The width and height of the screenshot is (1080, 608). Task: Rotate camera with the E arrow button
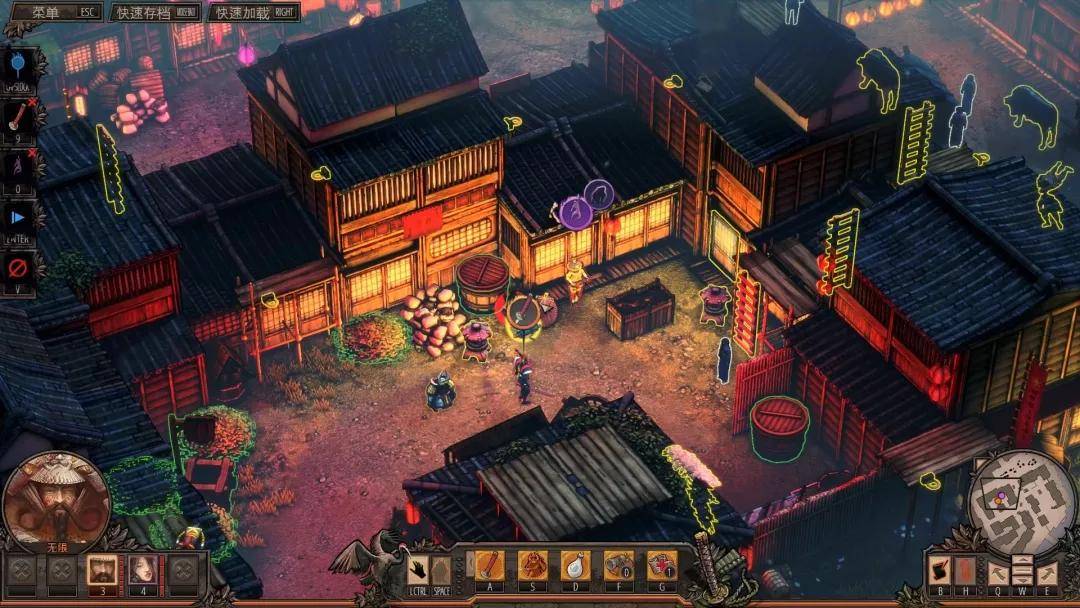point(1046,572)
